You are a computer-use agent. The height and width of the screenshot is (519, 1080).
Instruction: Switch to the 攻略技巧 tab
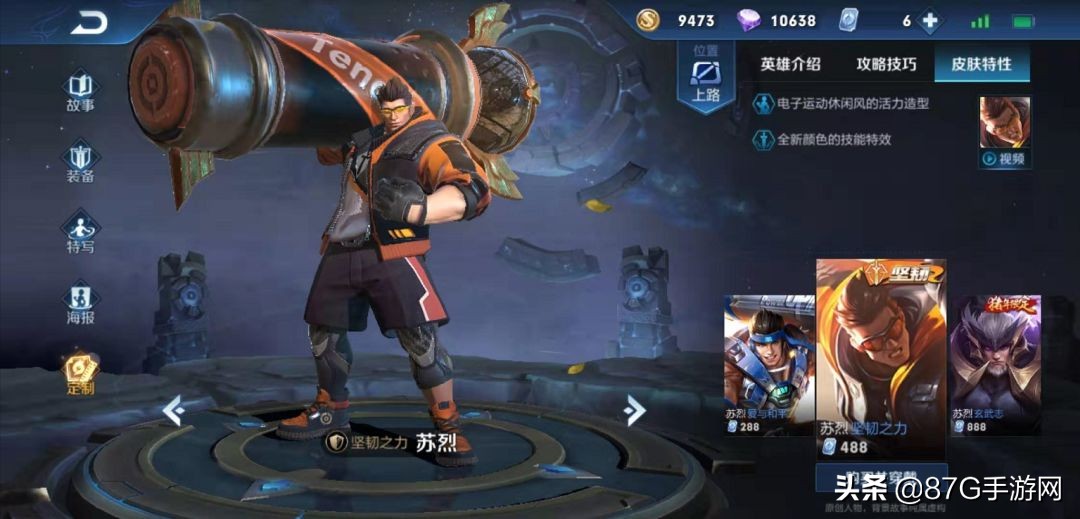tap(886, 64)
